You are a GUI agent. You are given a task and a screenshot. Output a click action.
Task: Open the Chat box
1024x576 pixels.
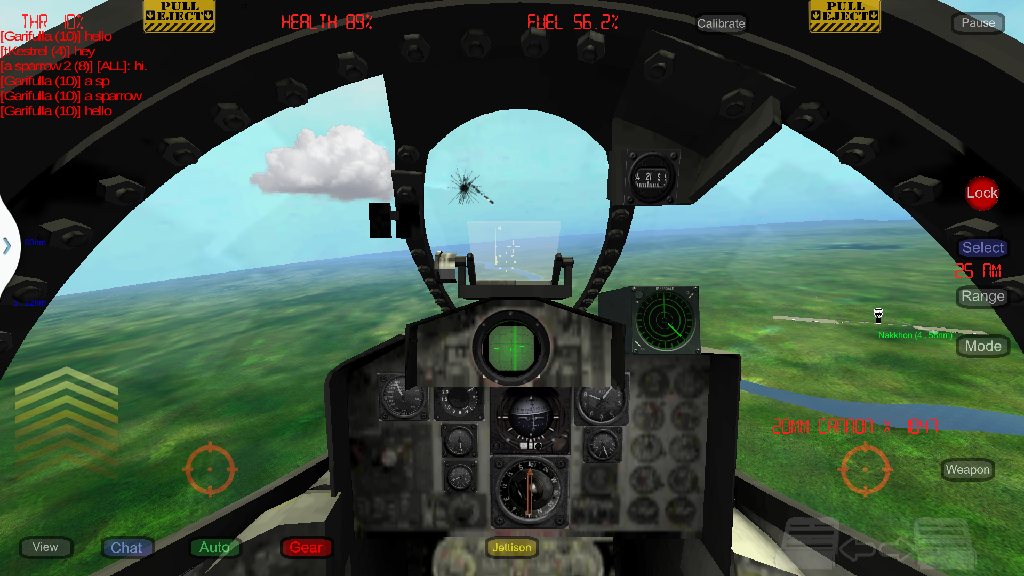[126, 547]
